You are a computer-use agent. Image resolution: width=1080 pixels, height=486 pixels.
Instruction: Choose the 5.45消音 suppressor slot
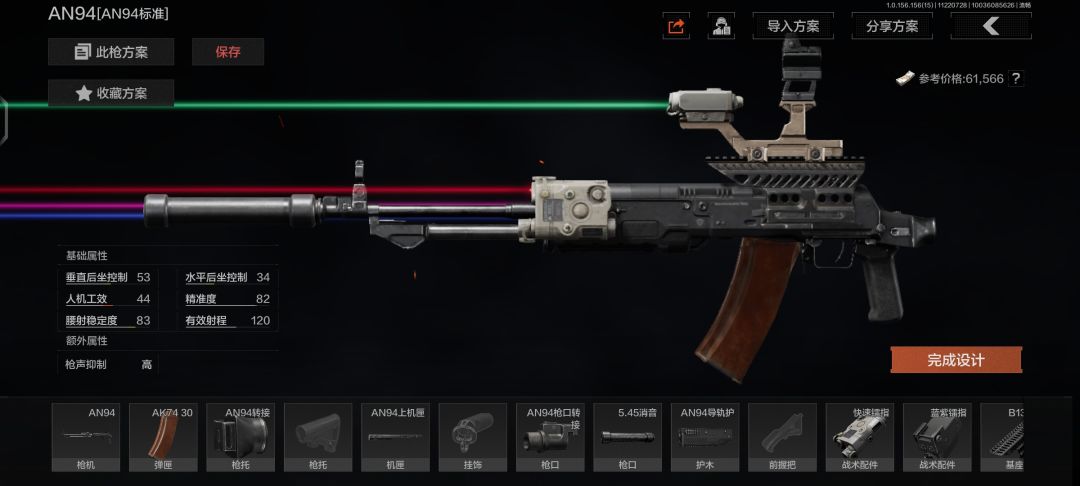tap(627, 437)
